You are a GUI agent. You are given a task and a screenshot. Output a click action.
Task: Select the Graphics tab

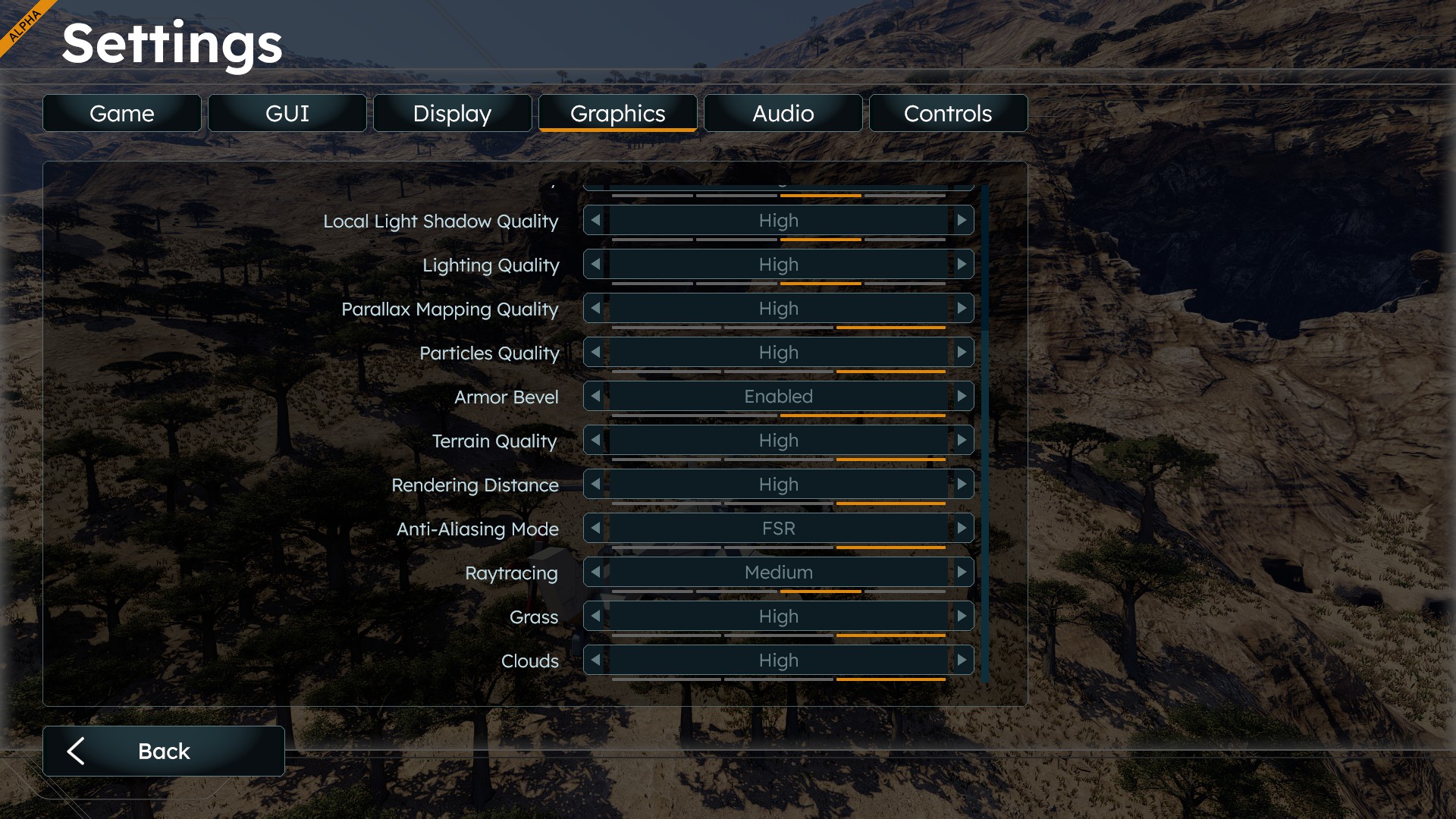click(x=617, y=114)
